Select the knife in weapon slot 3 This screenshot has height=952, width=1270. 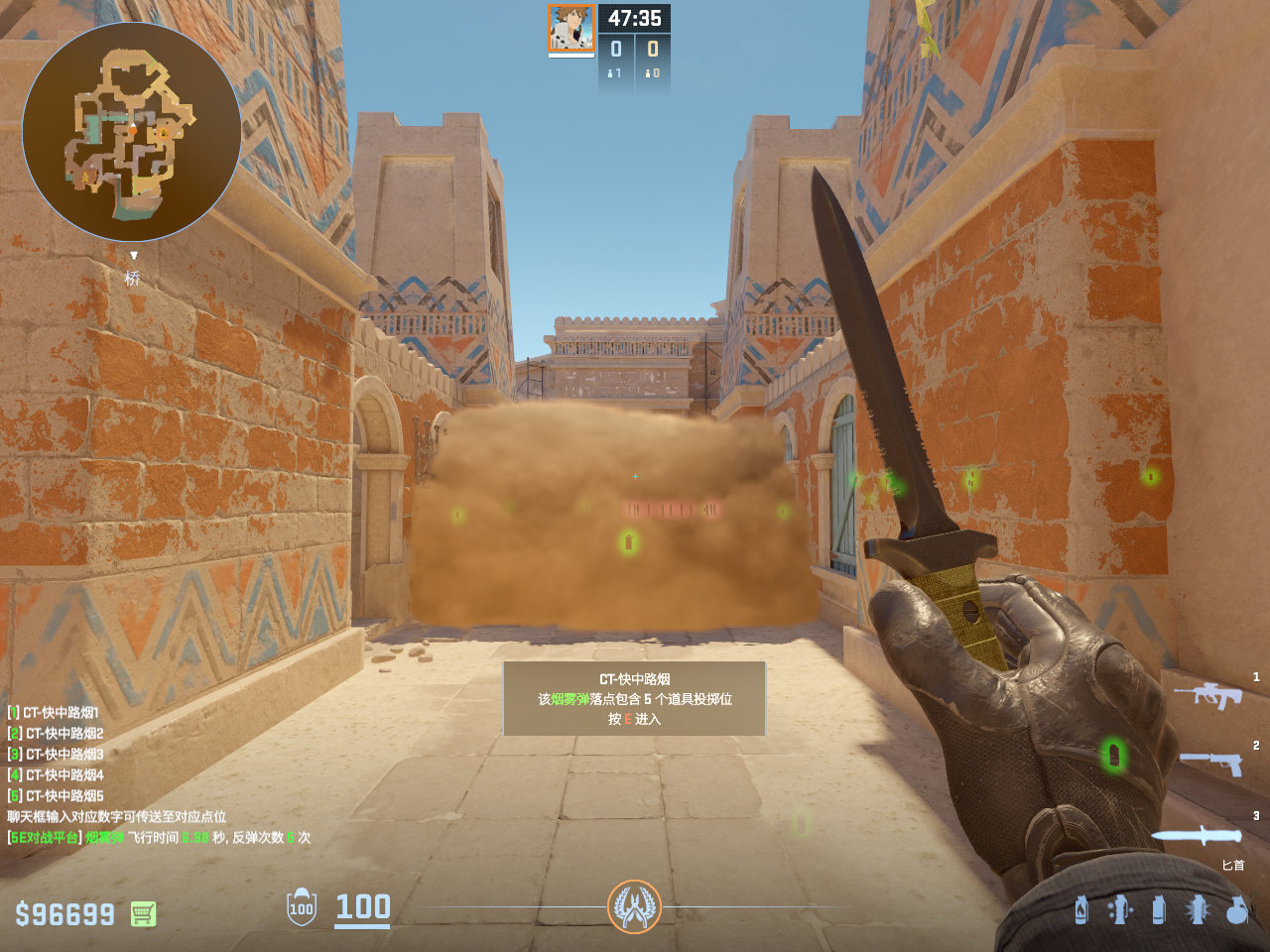point(1197,836)
